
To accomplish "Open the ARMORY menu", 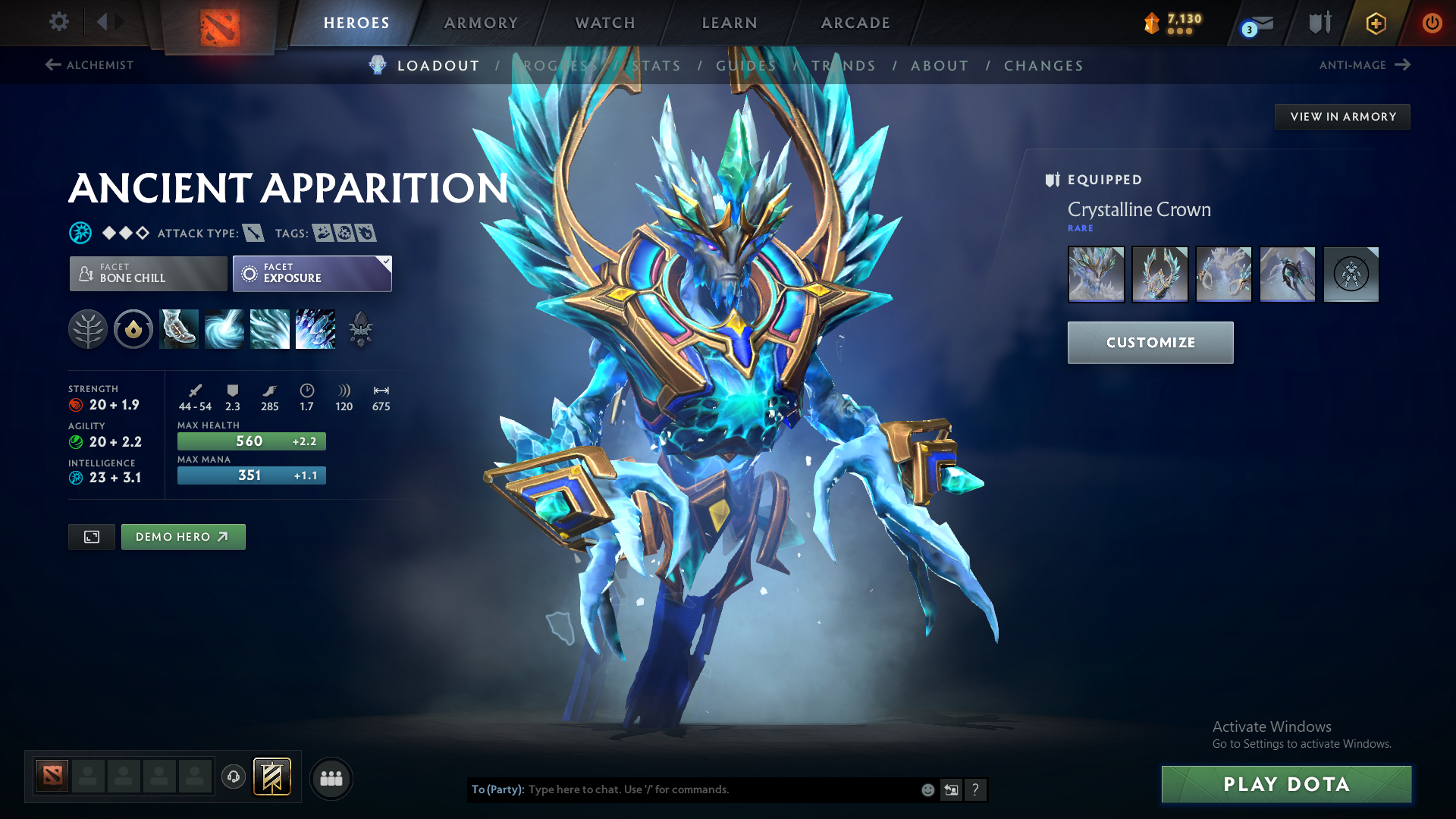I will click(479, 23).
